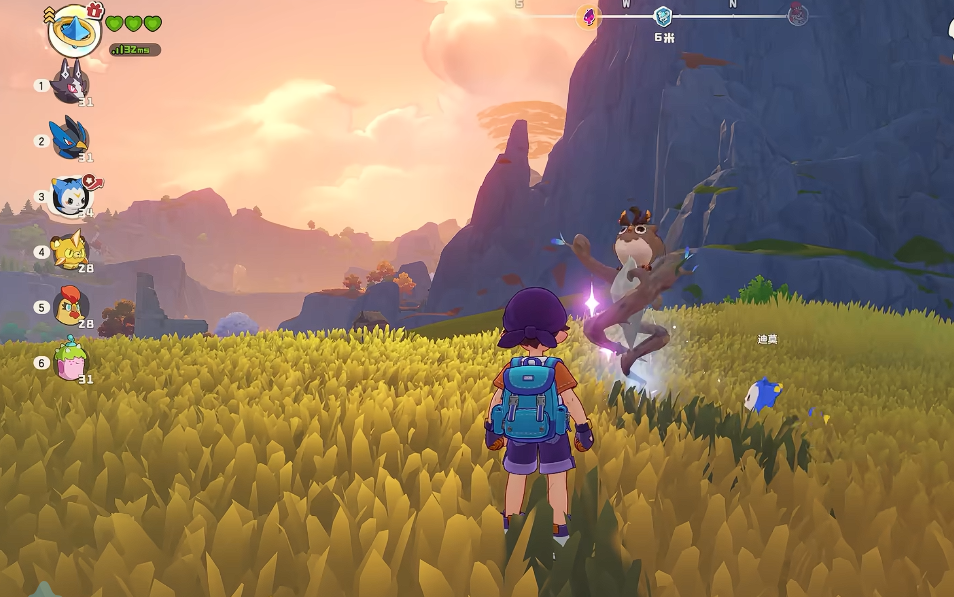Select the pink cube pet in slot 6
This screenshot has width=954, height=597.
(70, 361)
